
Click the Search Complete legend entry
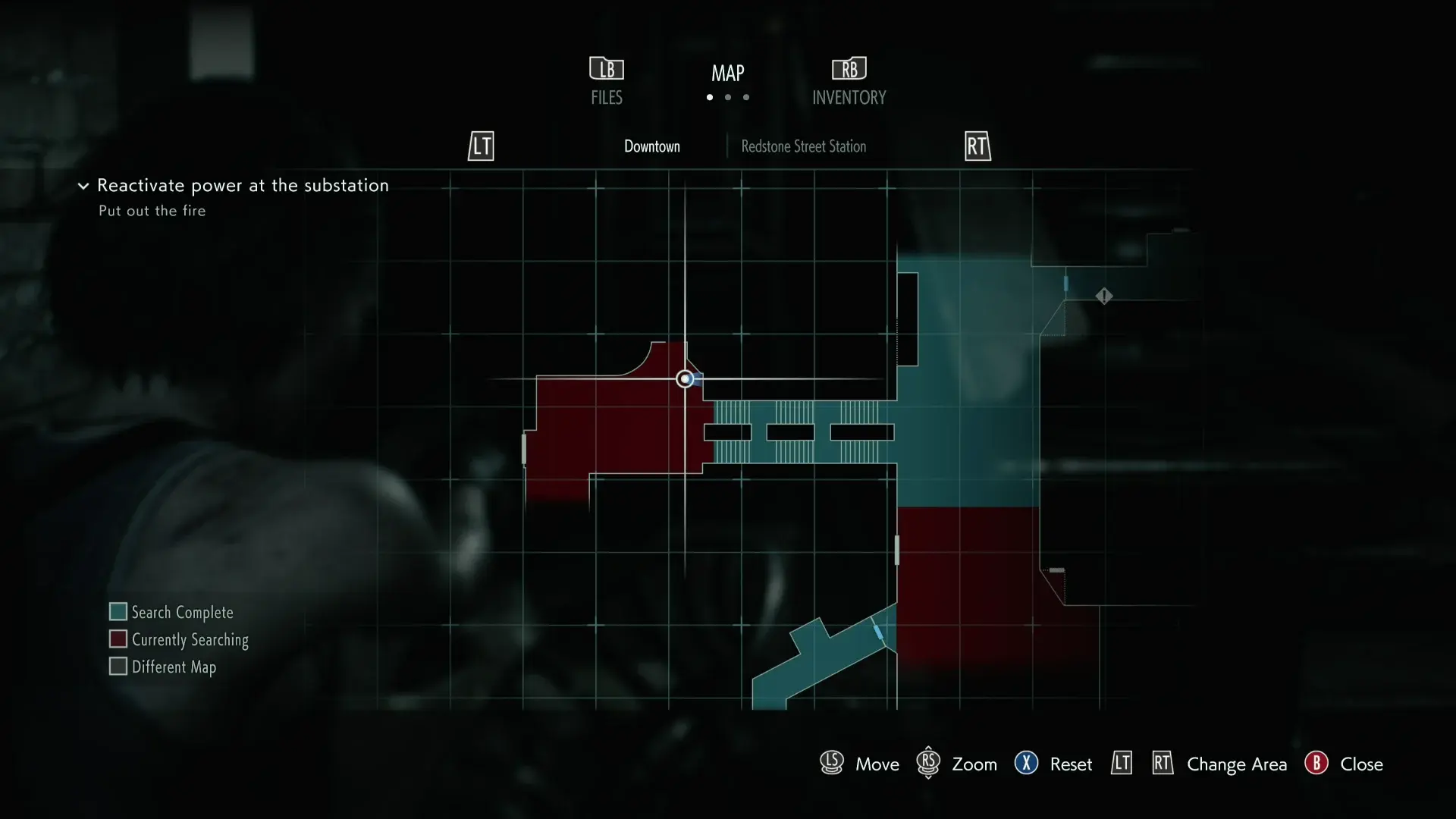[171, 612]
